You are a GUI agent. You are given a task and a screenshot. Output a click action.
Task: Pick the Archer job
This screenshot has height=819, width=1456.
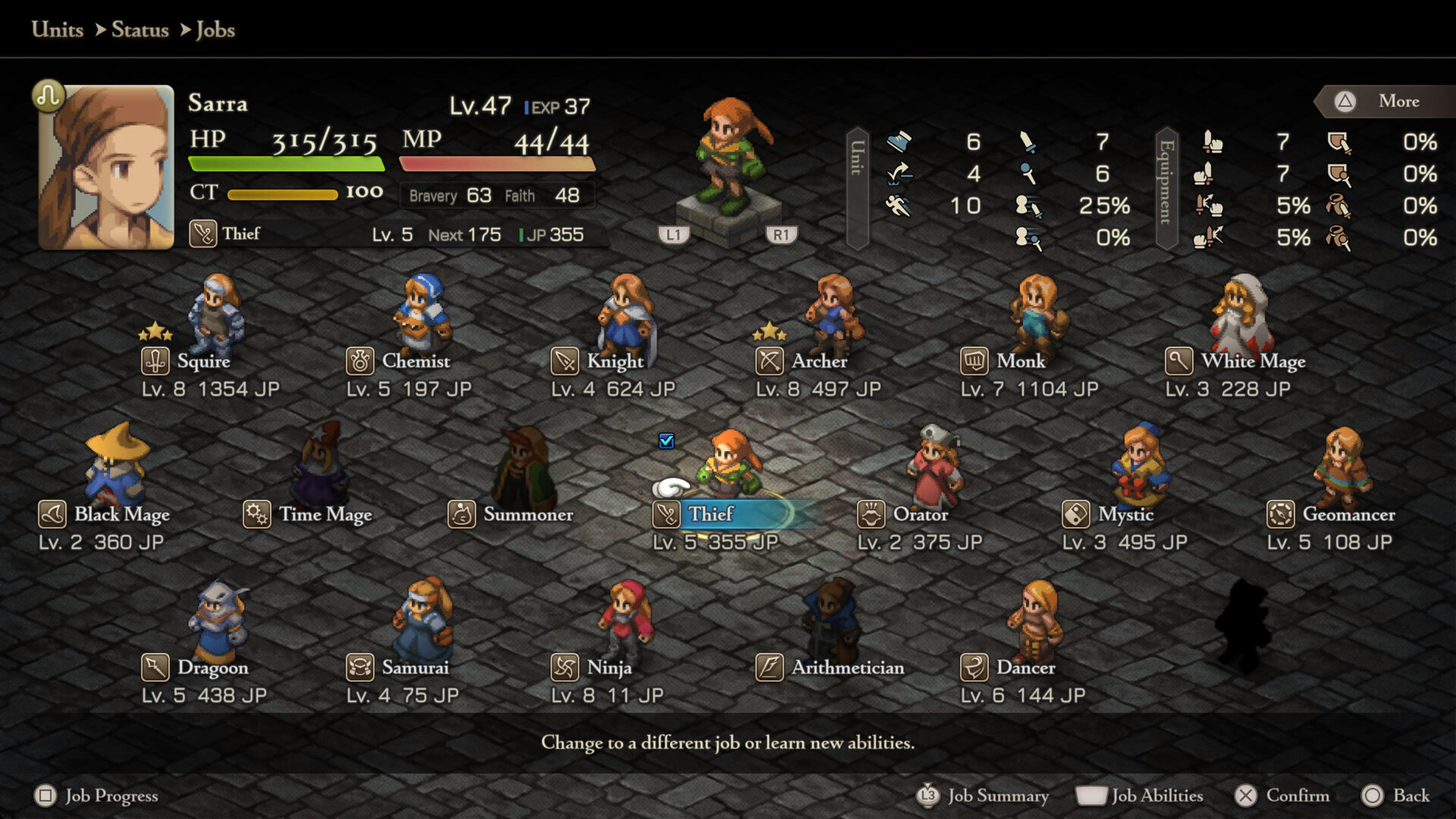pos(818,361)
